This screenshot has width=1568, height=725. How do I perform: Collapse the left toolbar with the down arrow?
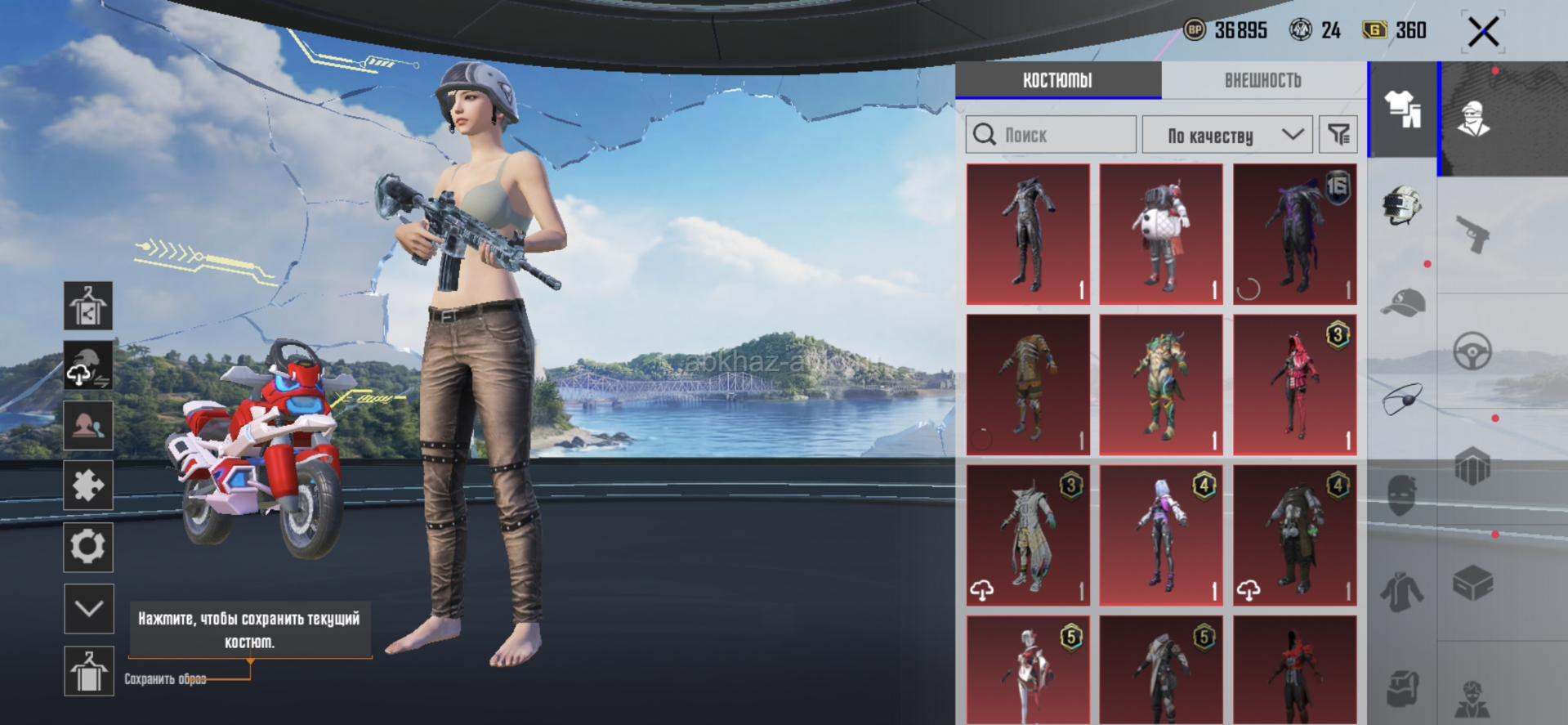(x=88, y=608)
